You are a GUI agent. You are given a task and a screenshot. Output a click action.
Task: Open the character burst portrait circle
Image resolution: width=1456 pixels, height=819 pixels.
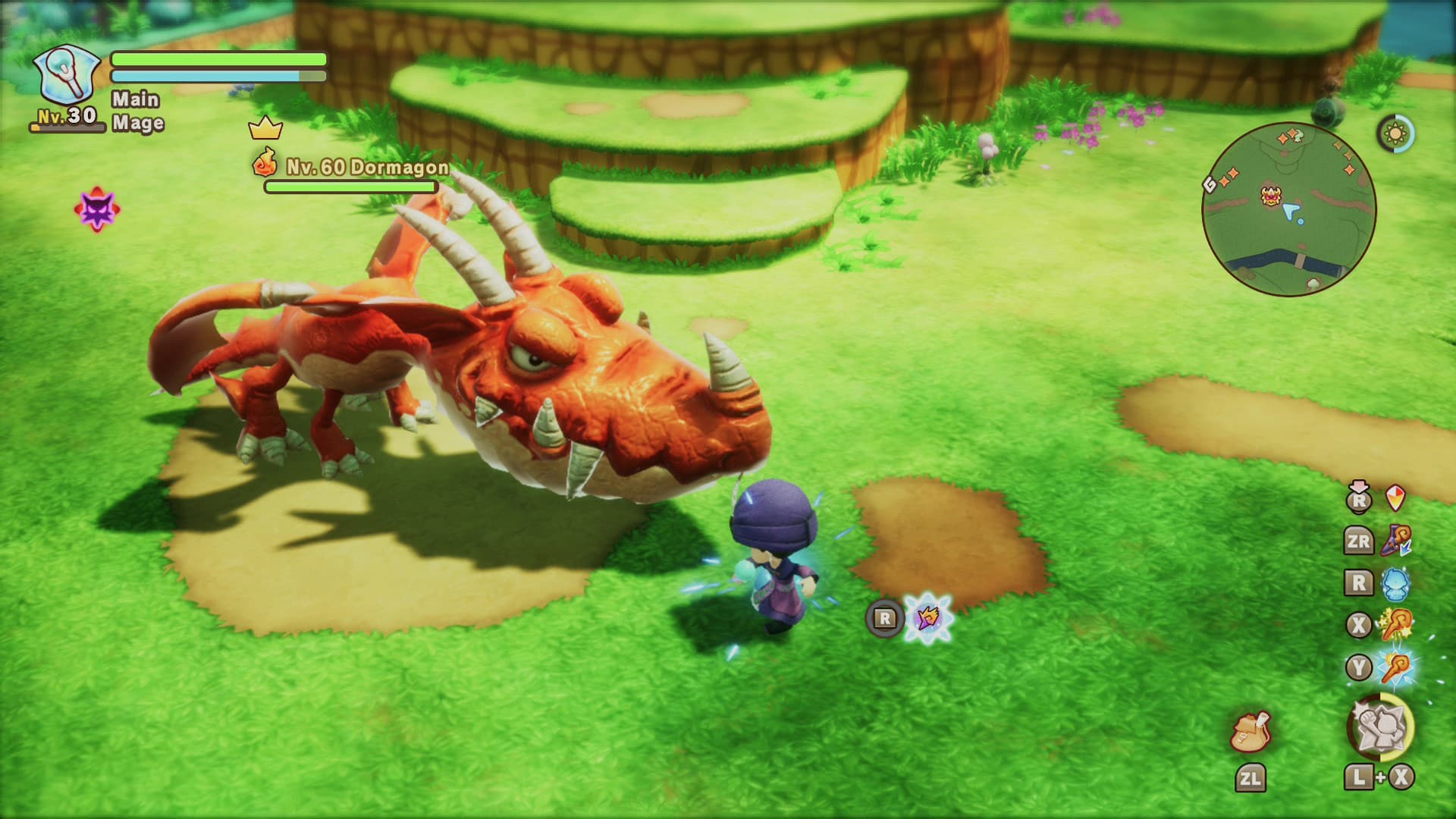click(1382, 725)
